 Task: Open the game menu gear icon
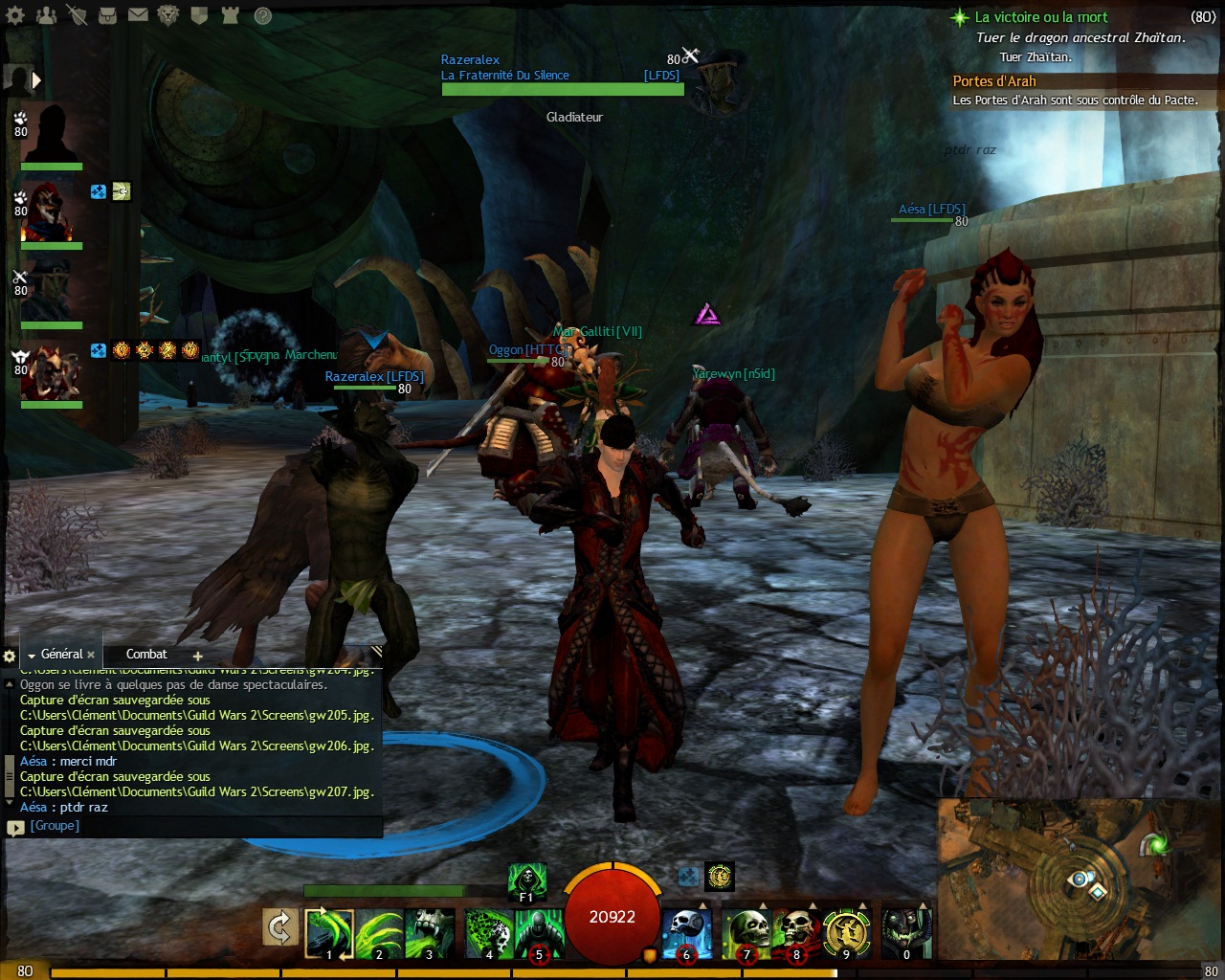(17, 15)
